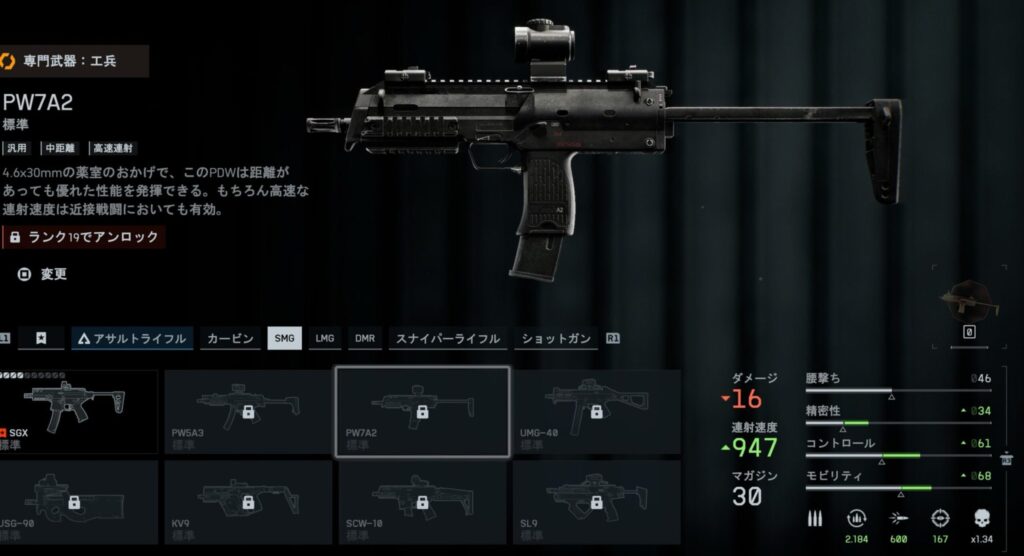This screenshot has height=556, width=1024.
Task: Select the PW7A2 weapon tile
Action: pos(422,411)
